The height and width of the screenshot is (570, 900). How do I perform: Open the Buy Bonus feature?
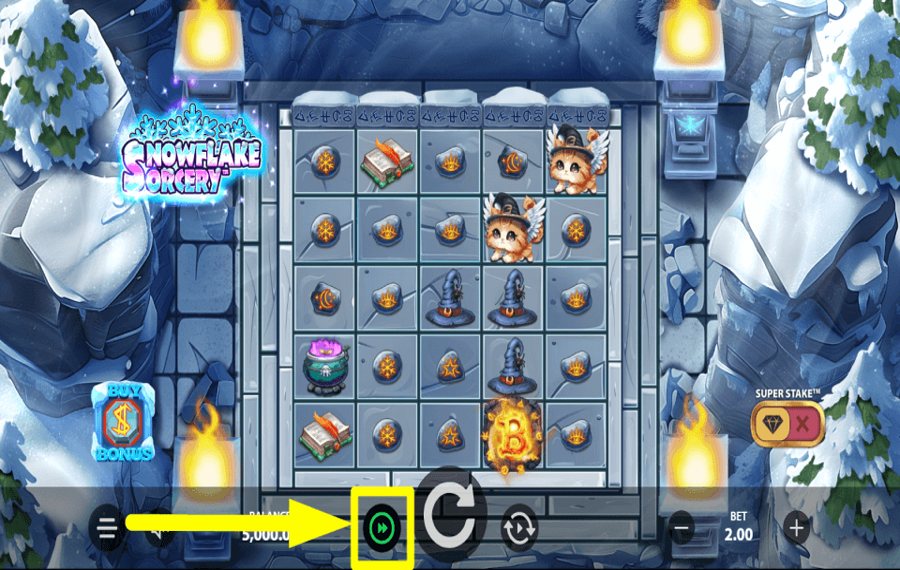pyautogui.click(x=124, y=422)
